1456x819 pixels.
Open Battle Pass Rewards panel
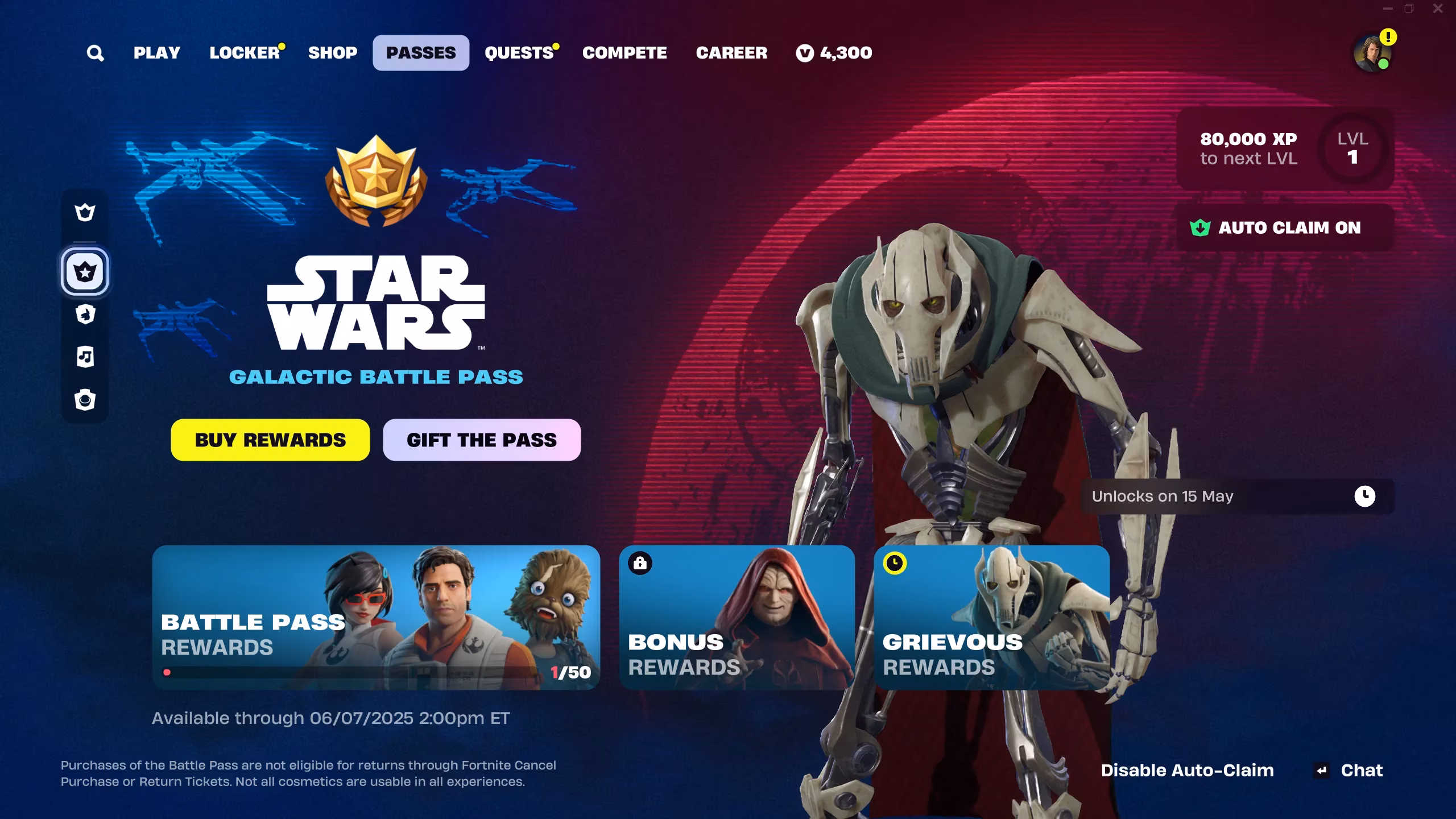(x=375, y=620)
